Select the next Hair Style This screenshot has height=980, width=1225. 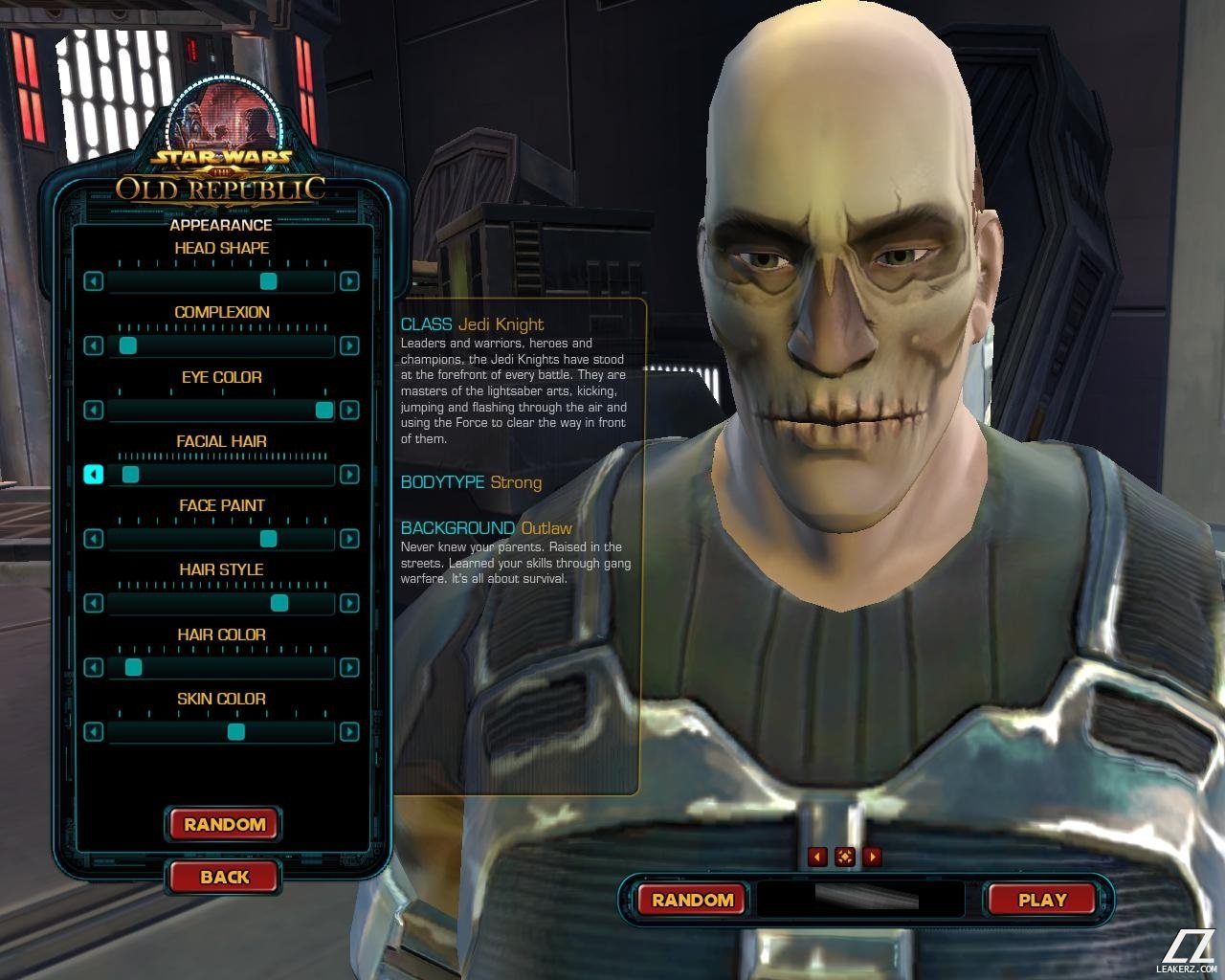[349, 603]
